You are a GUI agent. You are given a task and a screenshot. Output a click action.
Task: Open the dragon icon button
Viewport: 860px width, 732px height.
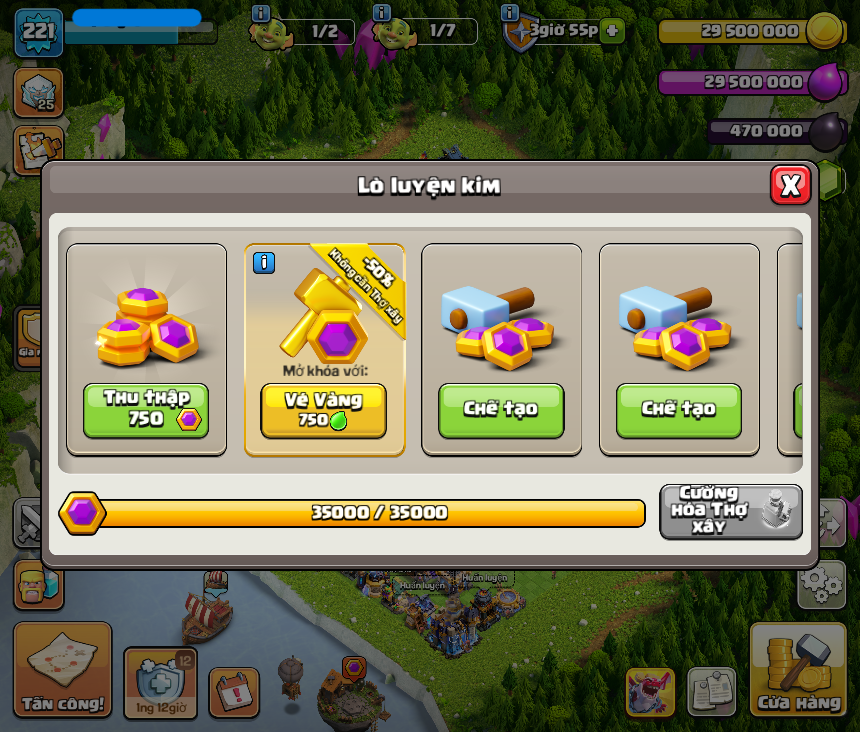(650, 692)
